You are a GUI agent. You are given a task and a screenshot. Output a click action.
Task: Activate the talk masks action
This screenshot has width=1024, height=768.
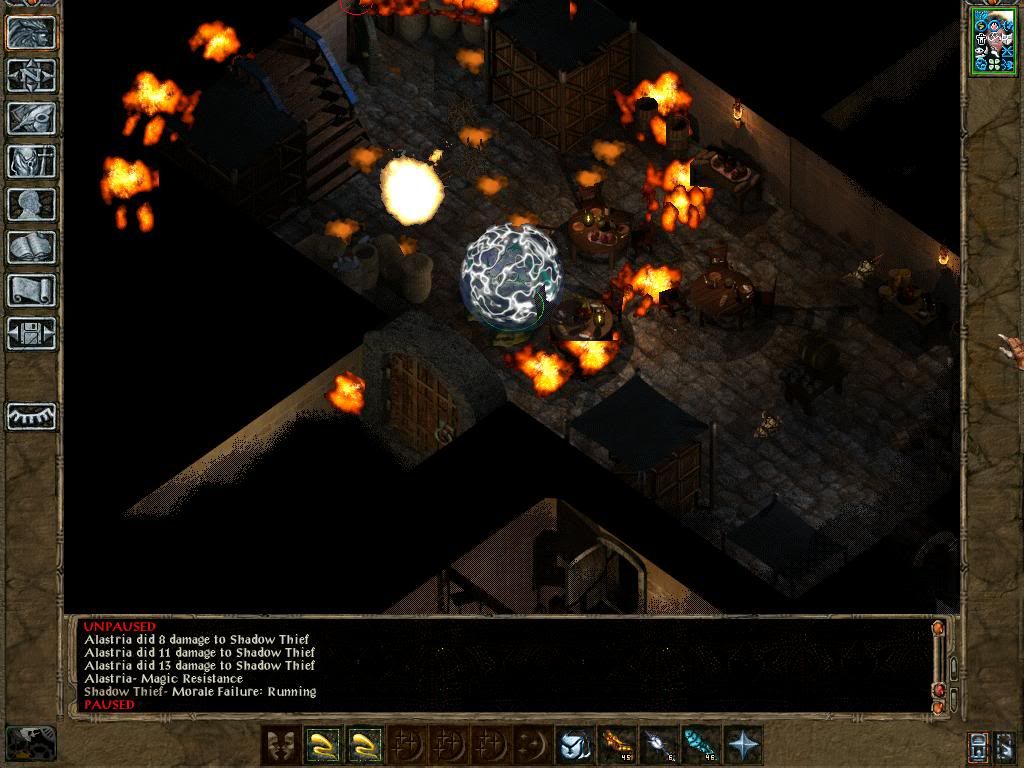pos(281,745)
